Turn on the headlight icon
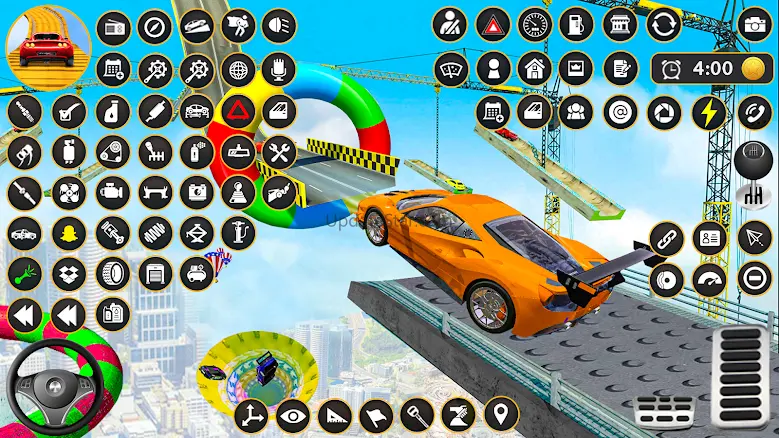Image resolution: width=779 pixels, height=438 pixels. click(279, 26)
